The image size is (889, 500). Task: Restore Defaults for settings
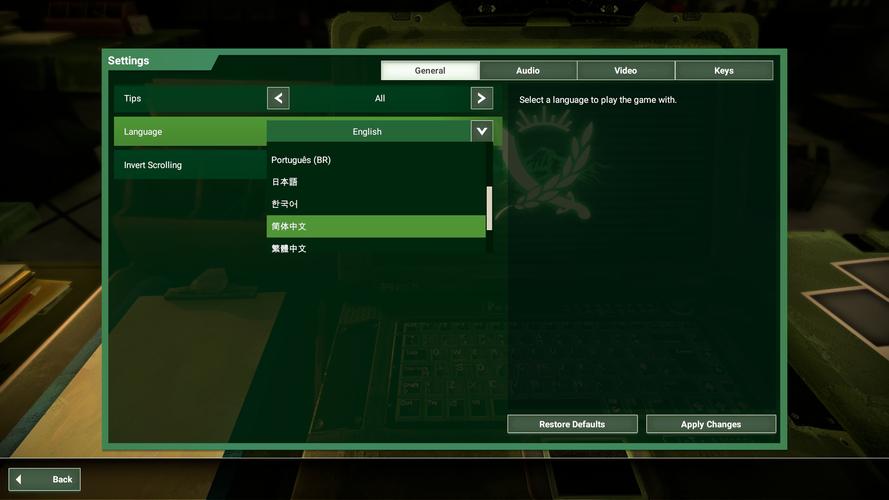[x=572, y=424]
